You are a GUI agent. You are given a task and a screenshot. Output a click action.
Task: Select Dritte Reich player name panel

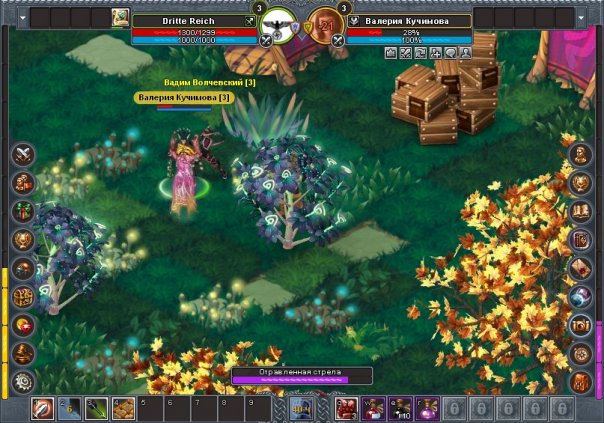pos(192,20)
